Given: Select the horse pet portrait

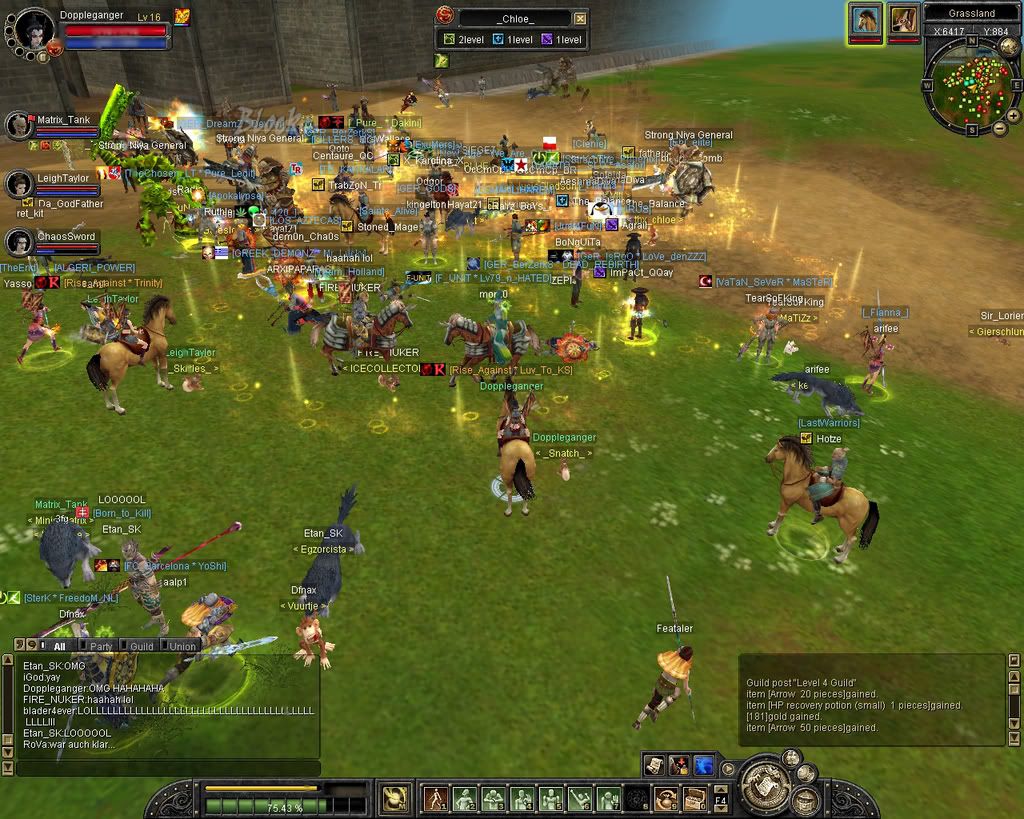Looking at the screenshot, I should [865, 20].
